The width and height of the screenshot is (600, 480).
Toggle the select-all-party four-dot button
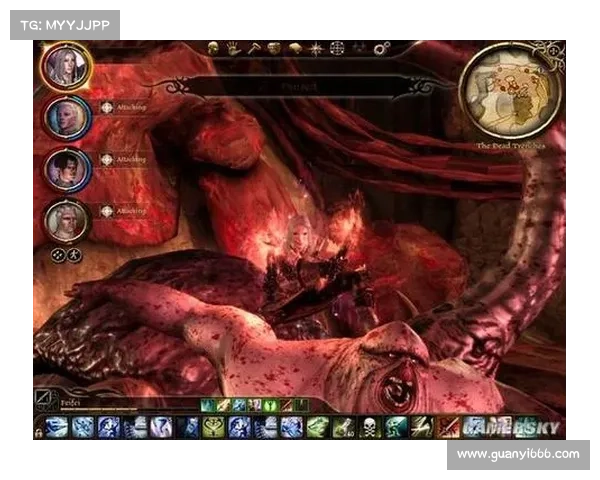[56, 255]
